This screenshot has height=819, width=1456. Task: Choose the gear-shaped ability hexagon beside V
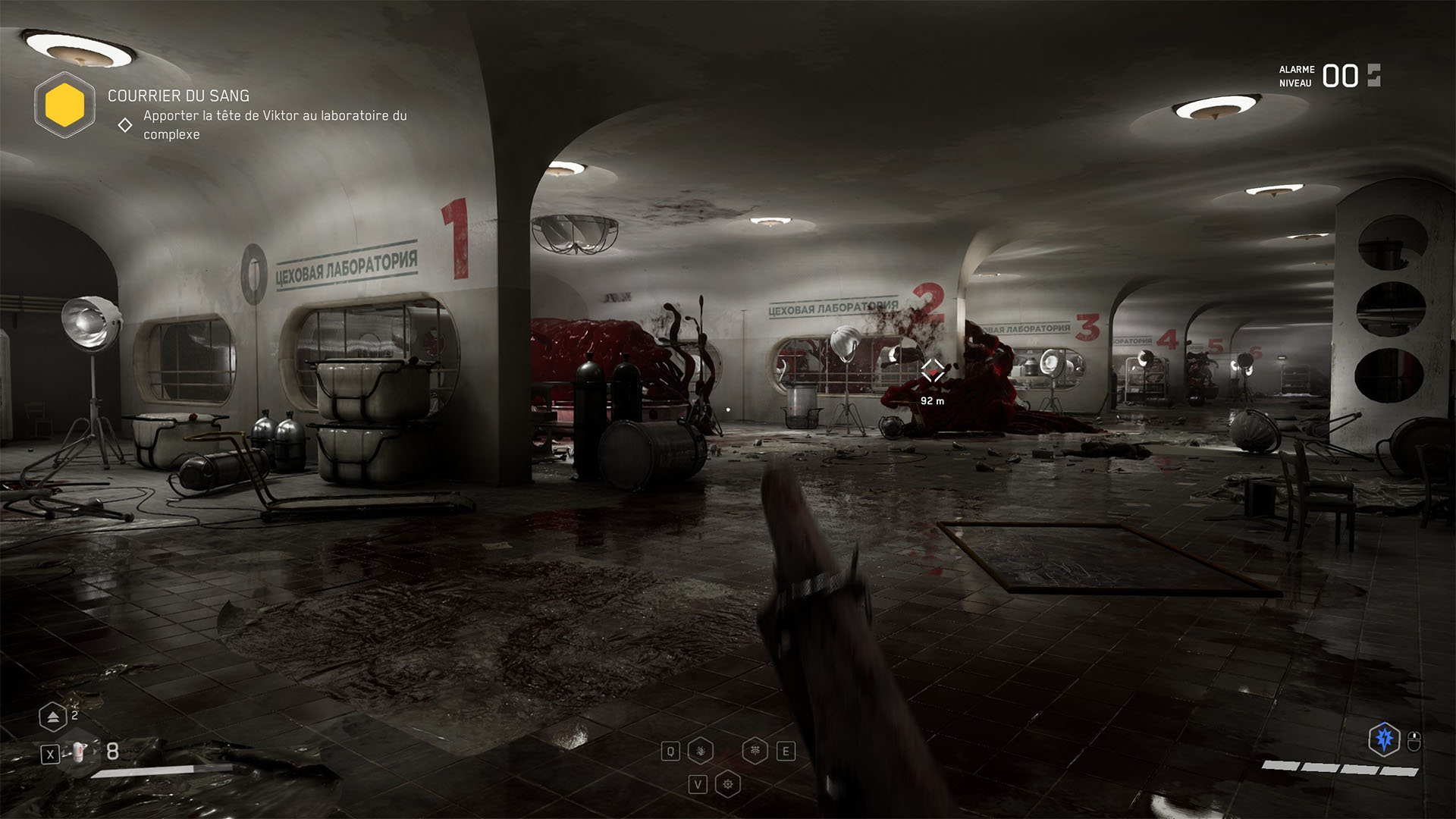click(x=728, y=784)
